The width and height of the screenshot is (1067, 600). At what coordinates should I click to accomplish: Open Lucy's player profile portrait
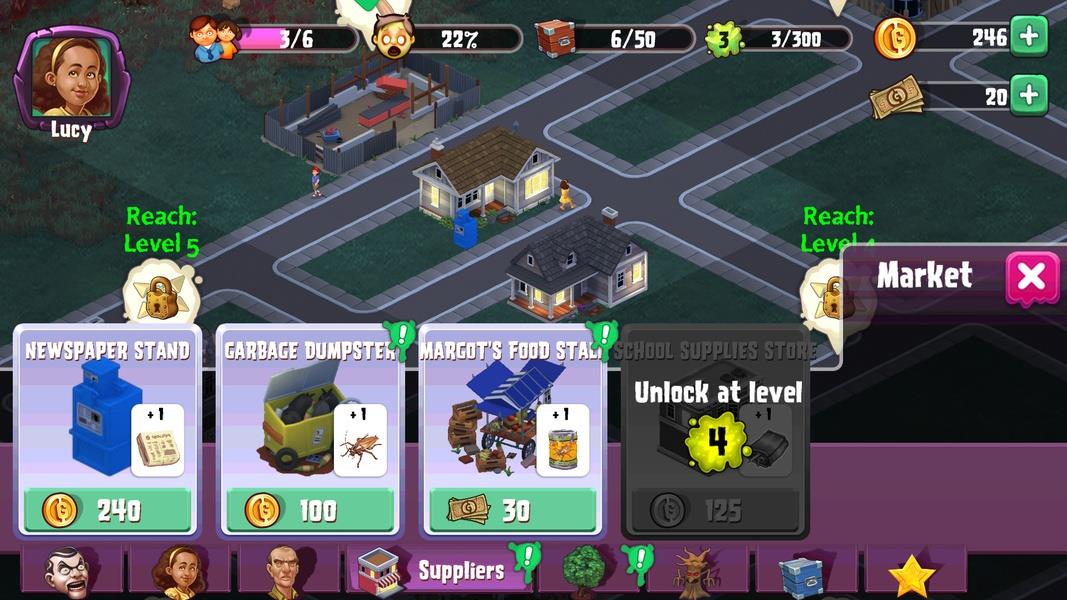click(70, 78)
